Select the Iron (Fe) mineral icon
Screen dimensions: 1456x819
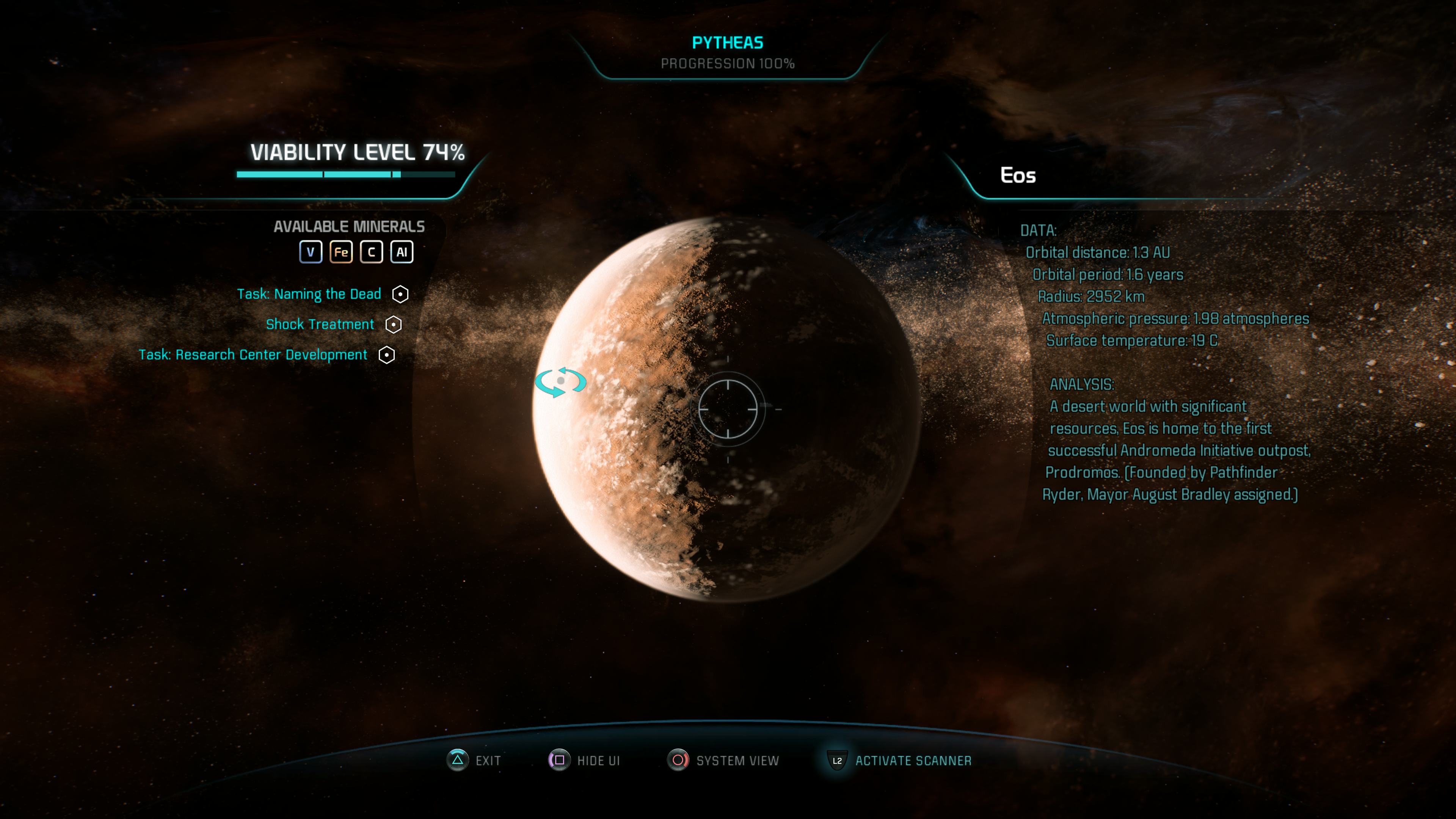pos(341,252)
